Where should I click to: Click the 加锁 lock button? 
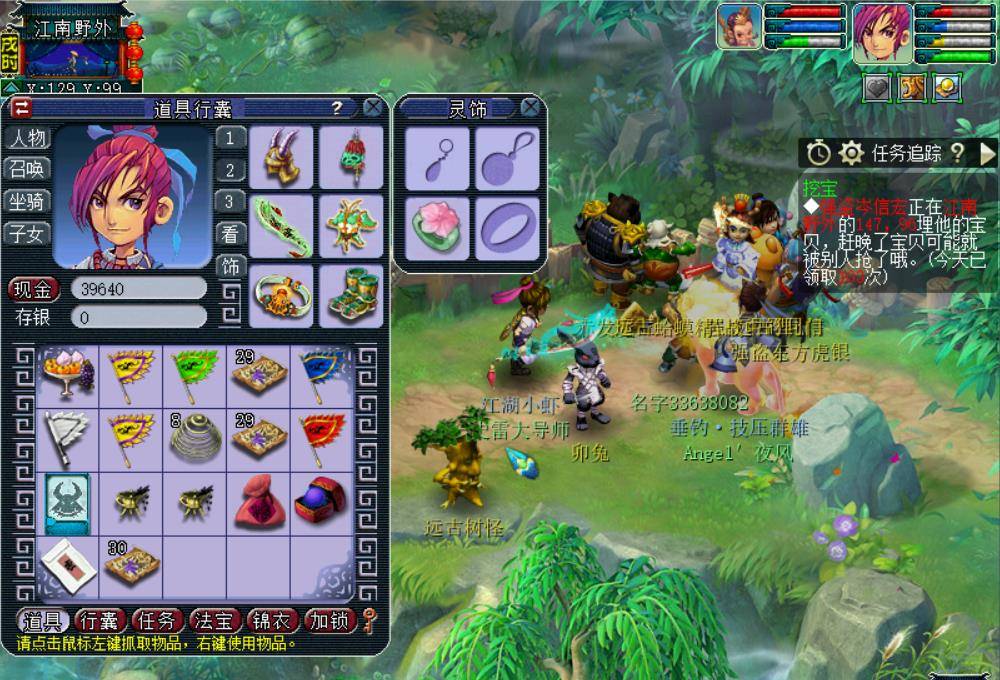tap(330, 621)
